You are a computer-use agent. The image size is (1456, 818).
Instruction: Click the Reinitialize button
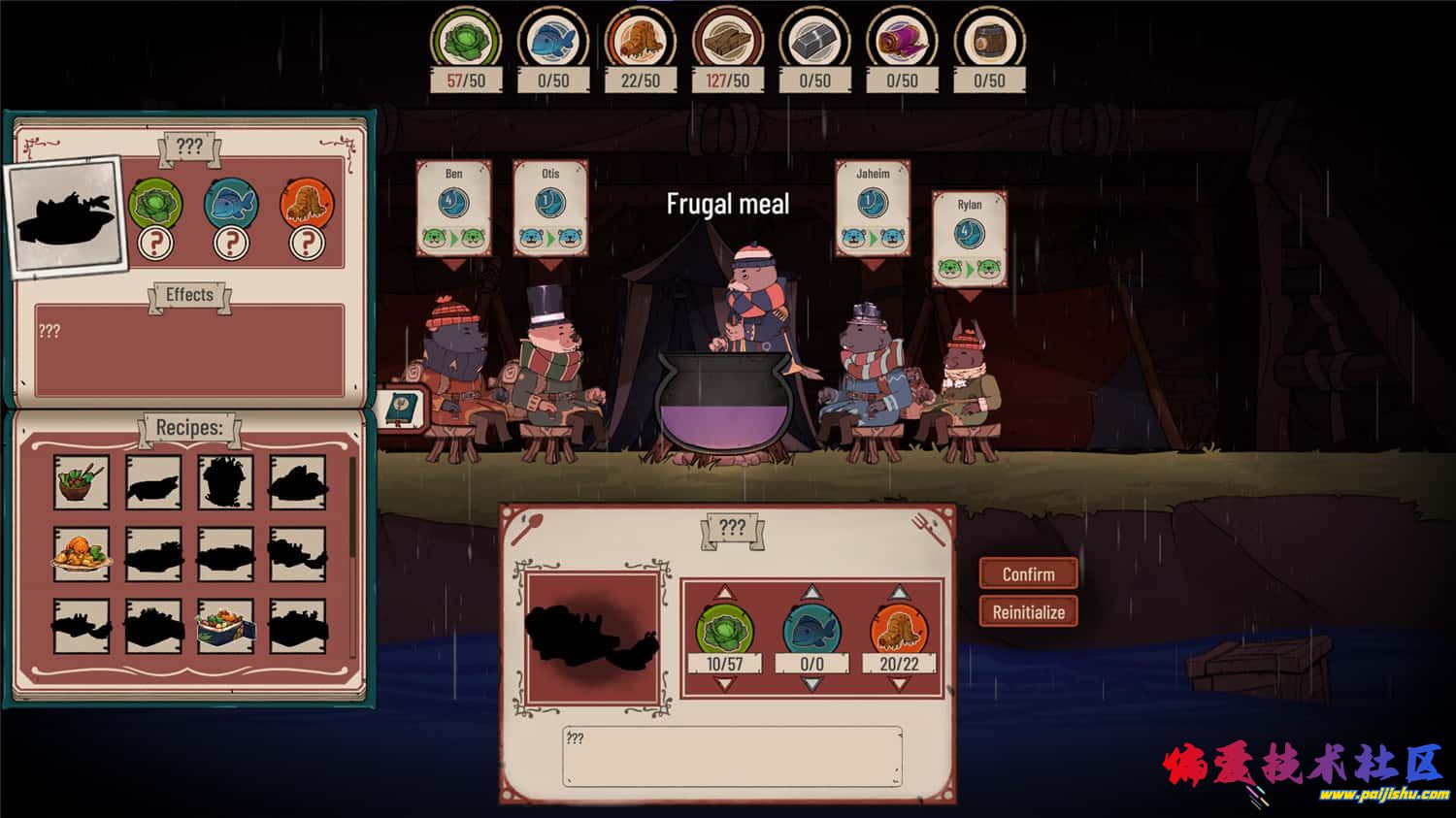point(1028,612)
